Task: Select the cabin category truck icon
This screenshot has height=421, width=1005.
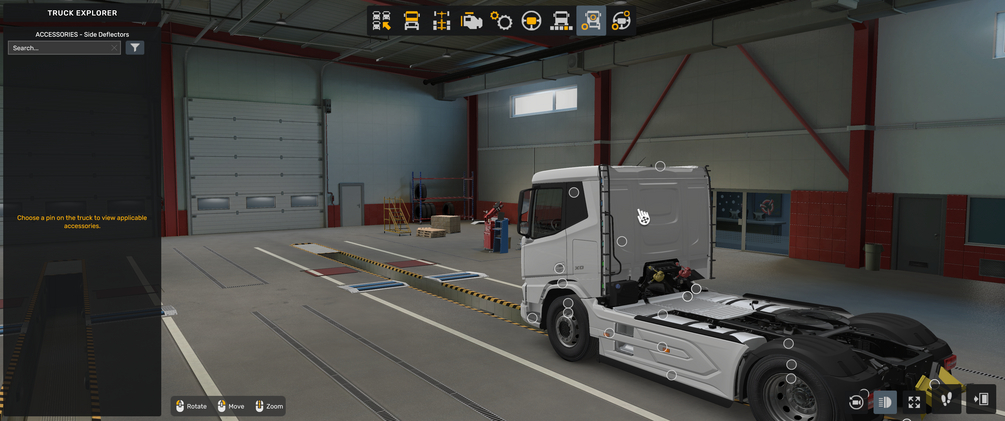Action: pyautogui.click(x=411, y=20)
